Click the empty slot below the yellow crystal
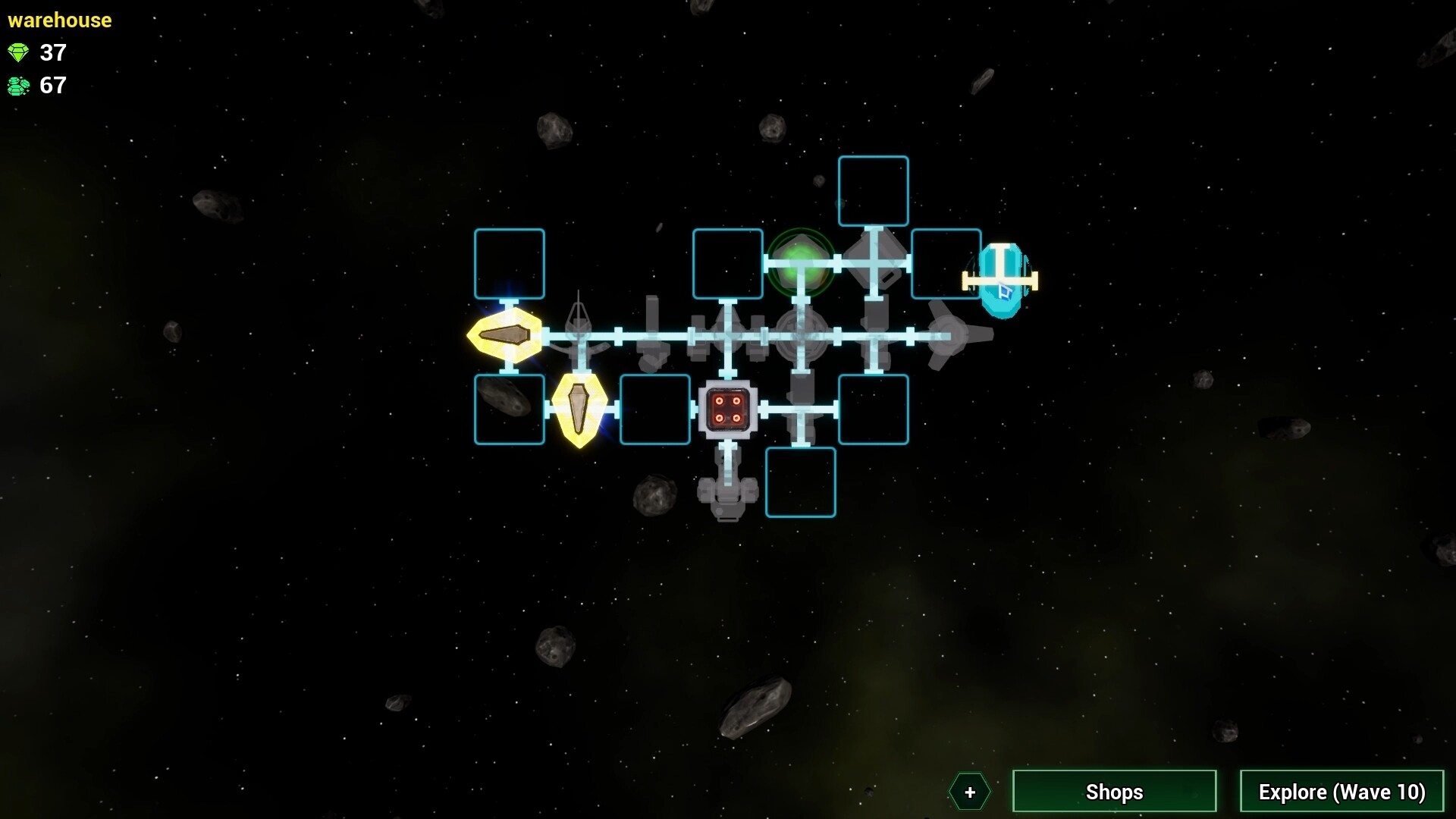1456x819 pixels. tap(510, 409)
